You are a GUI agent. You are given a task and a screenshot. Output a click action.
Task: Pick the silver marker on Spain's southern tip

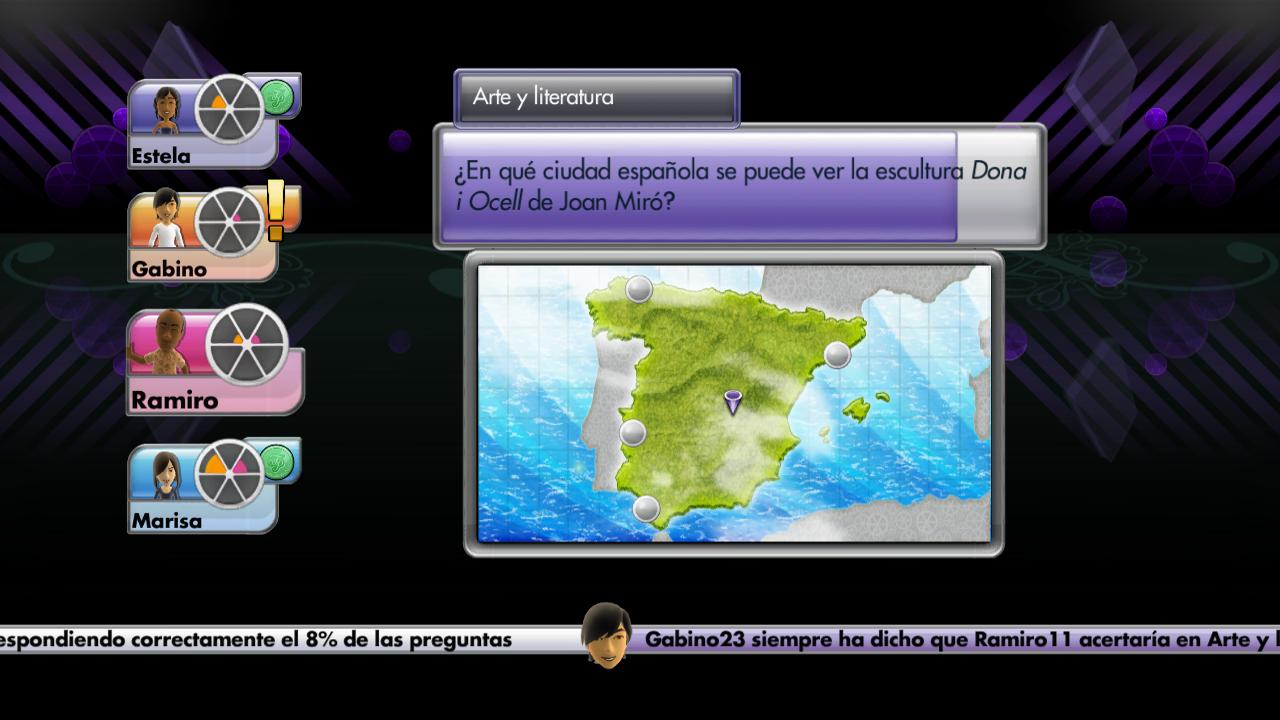(646, 509)
